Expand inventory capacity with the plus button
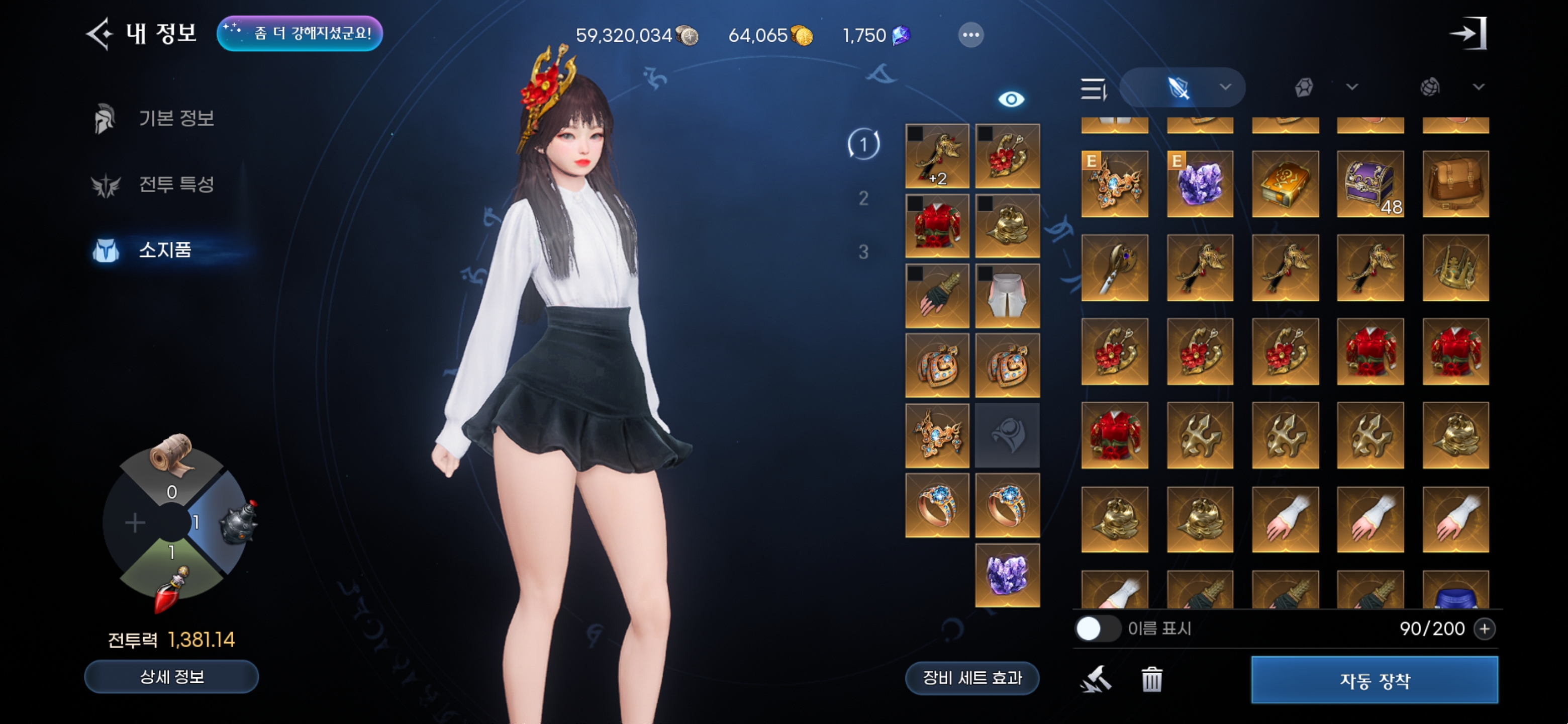1568x724 pixels. [1485, 628]
